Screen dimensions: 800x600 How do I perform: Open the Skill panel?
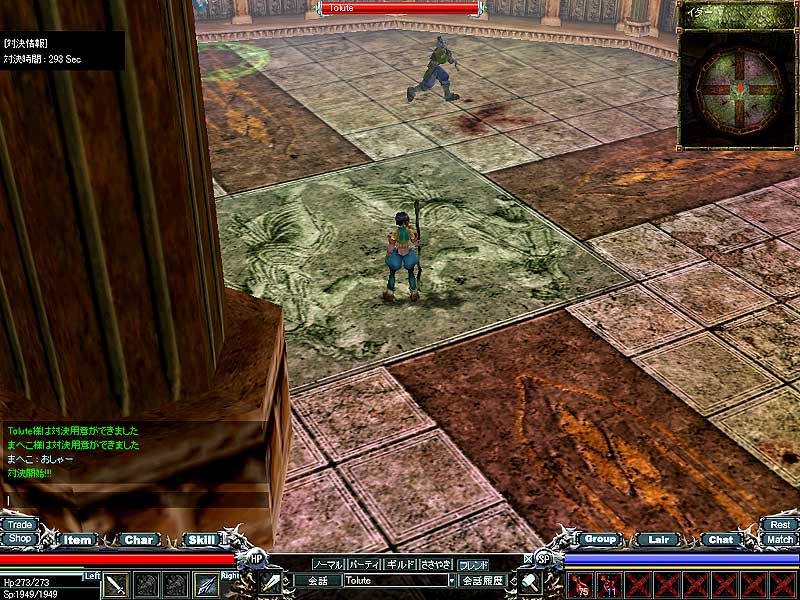tap(200, 540)
